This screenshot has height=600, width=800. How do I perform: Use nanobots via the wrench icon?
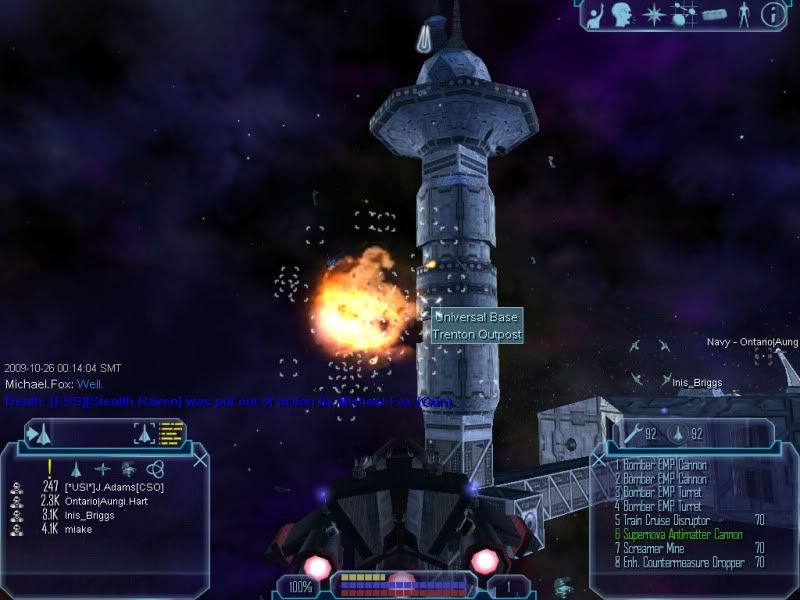click(x=633, y=434)
